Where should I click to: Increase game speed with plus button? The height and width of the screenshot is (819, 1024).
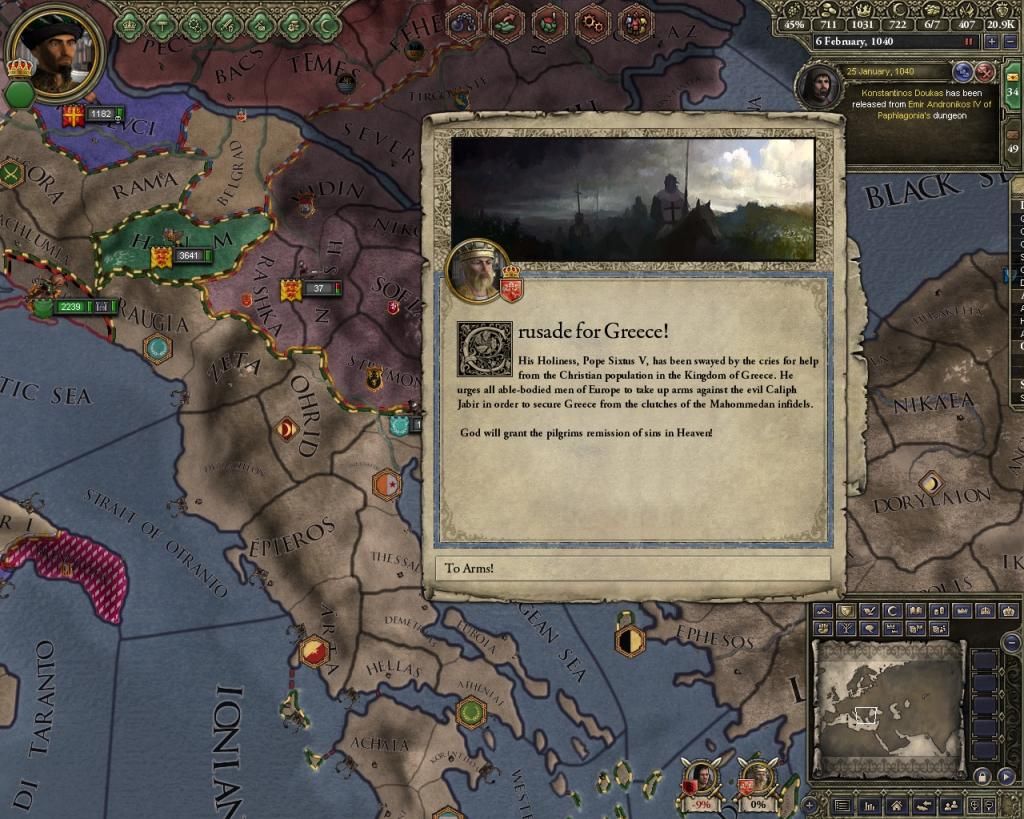991,41
